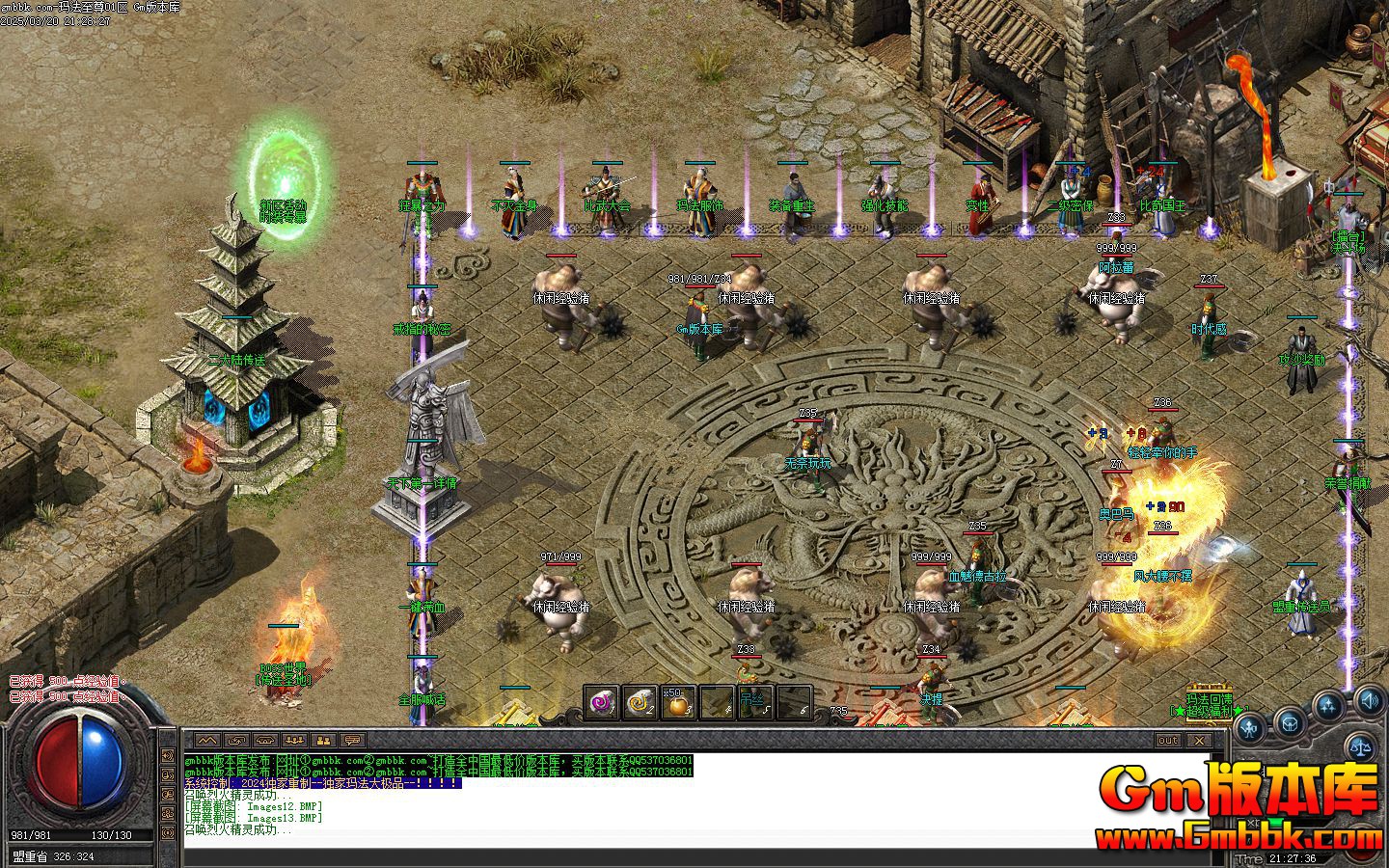Click the reply arrow icon in chat toolbar
The image size is (1389, 868).
click(237, 741)
